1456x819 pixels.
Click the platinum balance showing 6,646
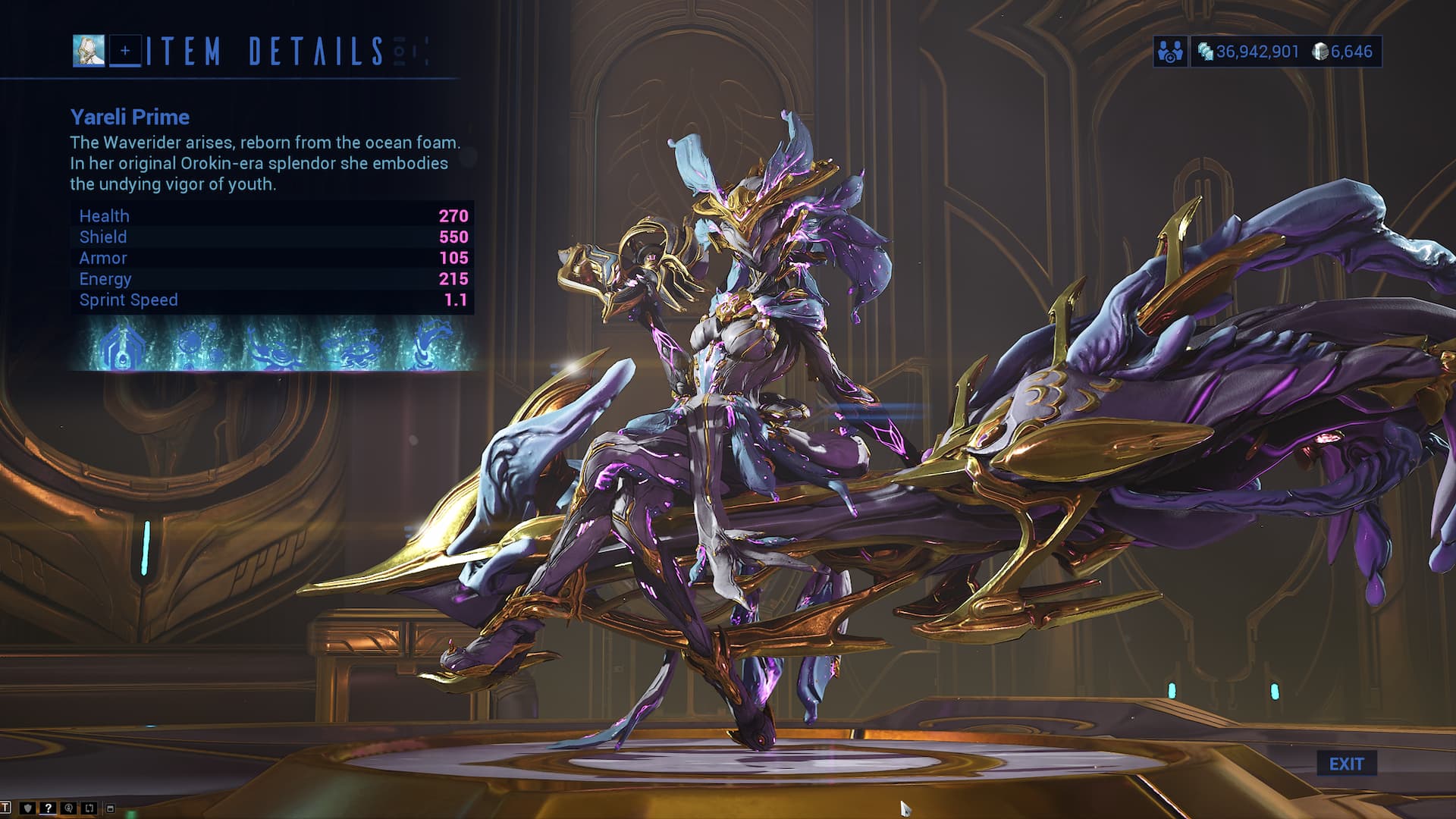point(1344,52)
